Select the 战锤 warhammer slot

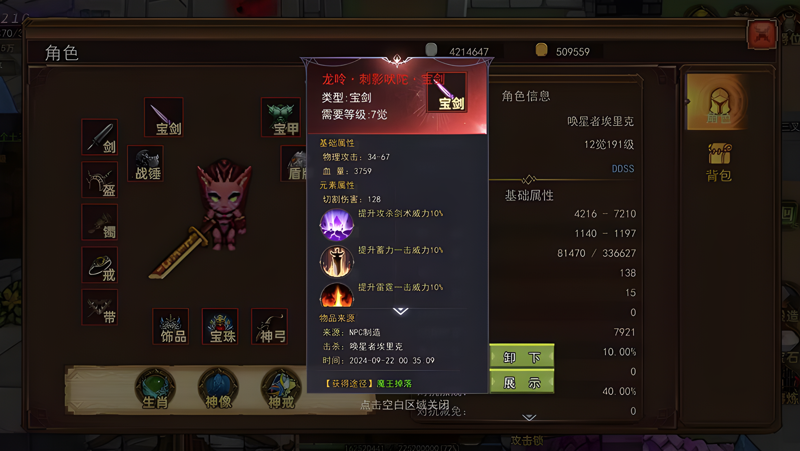pos(146,163)
